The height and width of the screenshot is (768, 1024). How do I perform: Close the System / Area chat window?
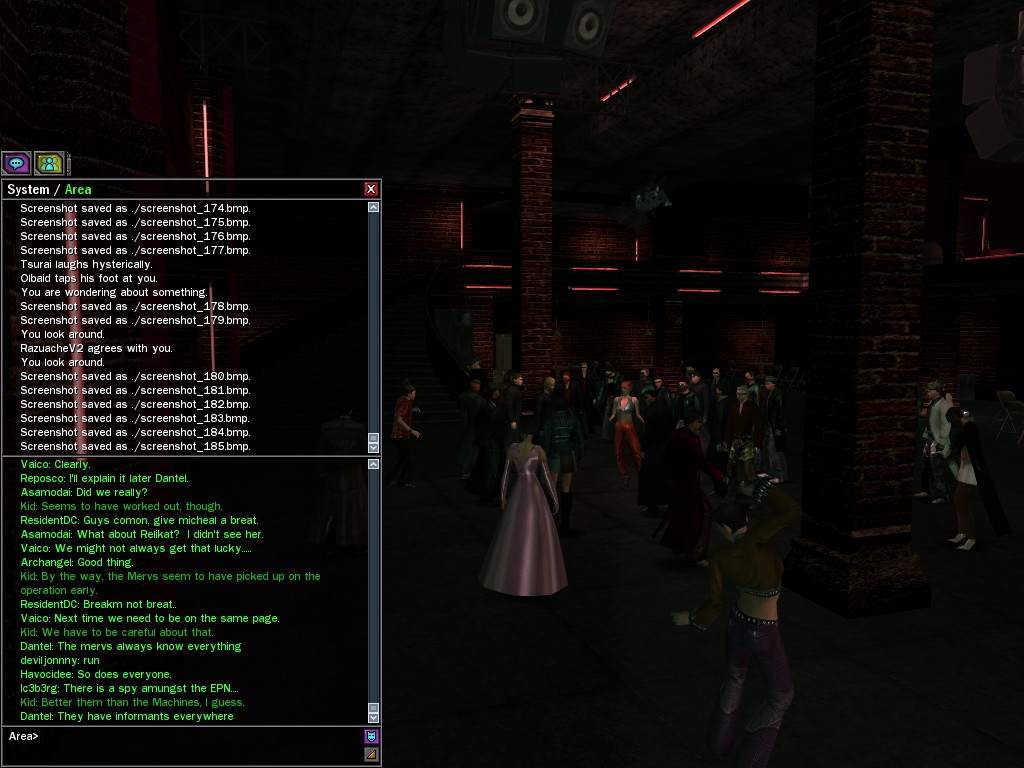click(x=371, y=189)
